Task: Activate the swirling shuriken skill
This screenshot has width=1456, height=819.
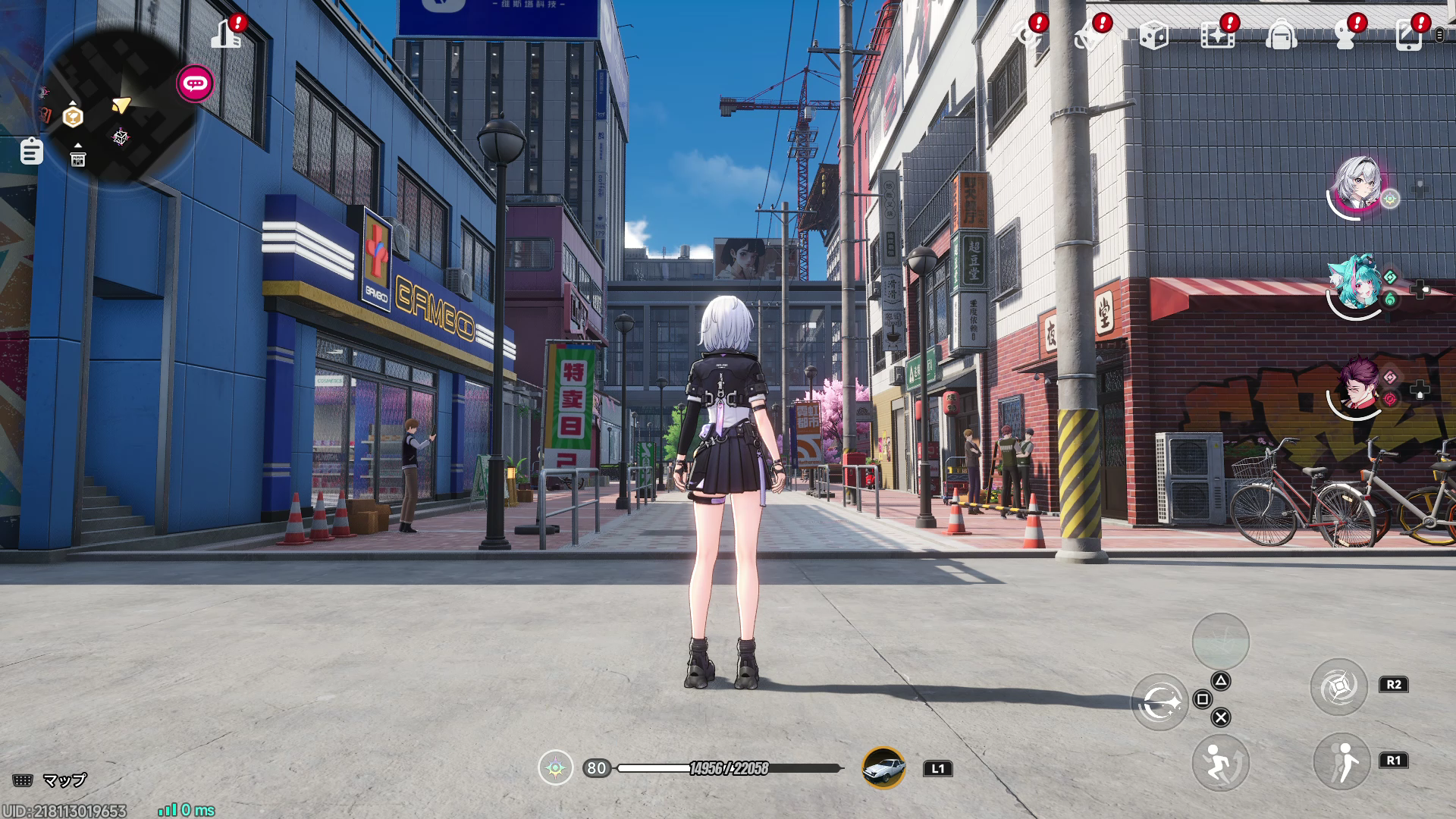Action: point(1338,687)
